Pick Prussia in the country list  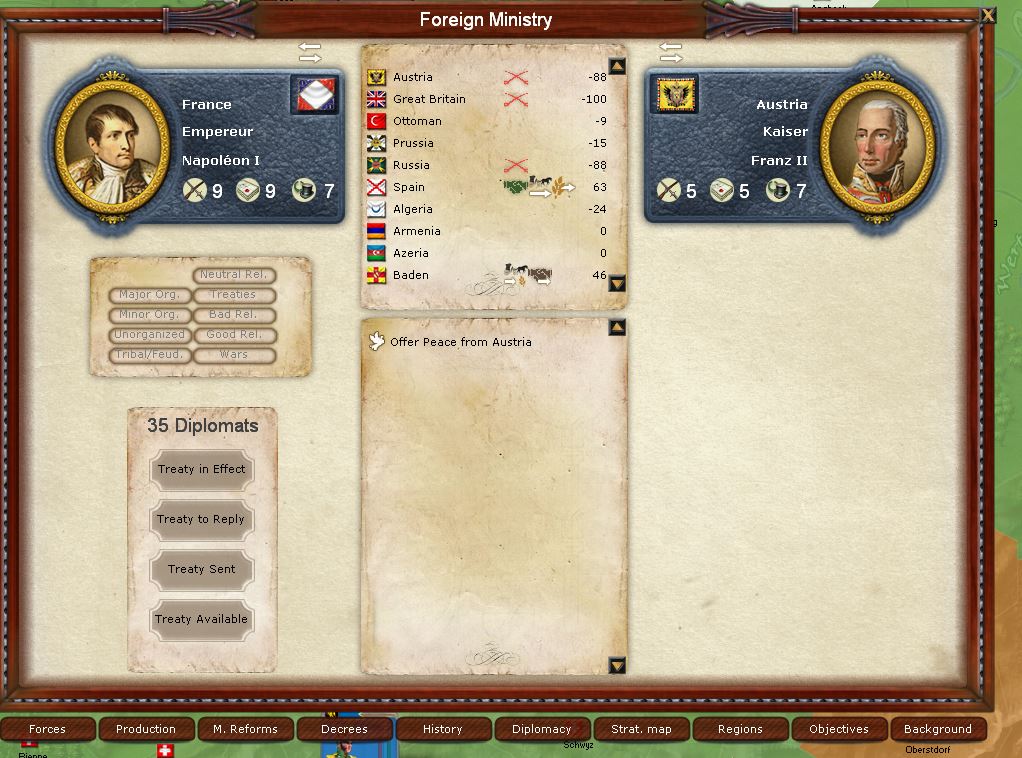(413, 143)
